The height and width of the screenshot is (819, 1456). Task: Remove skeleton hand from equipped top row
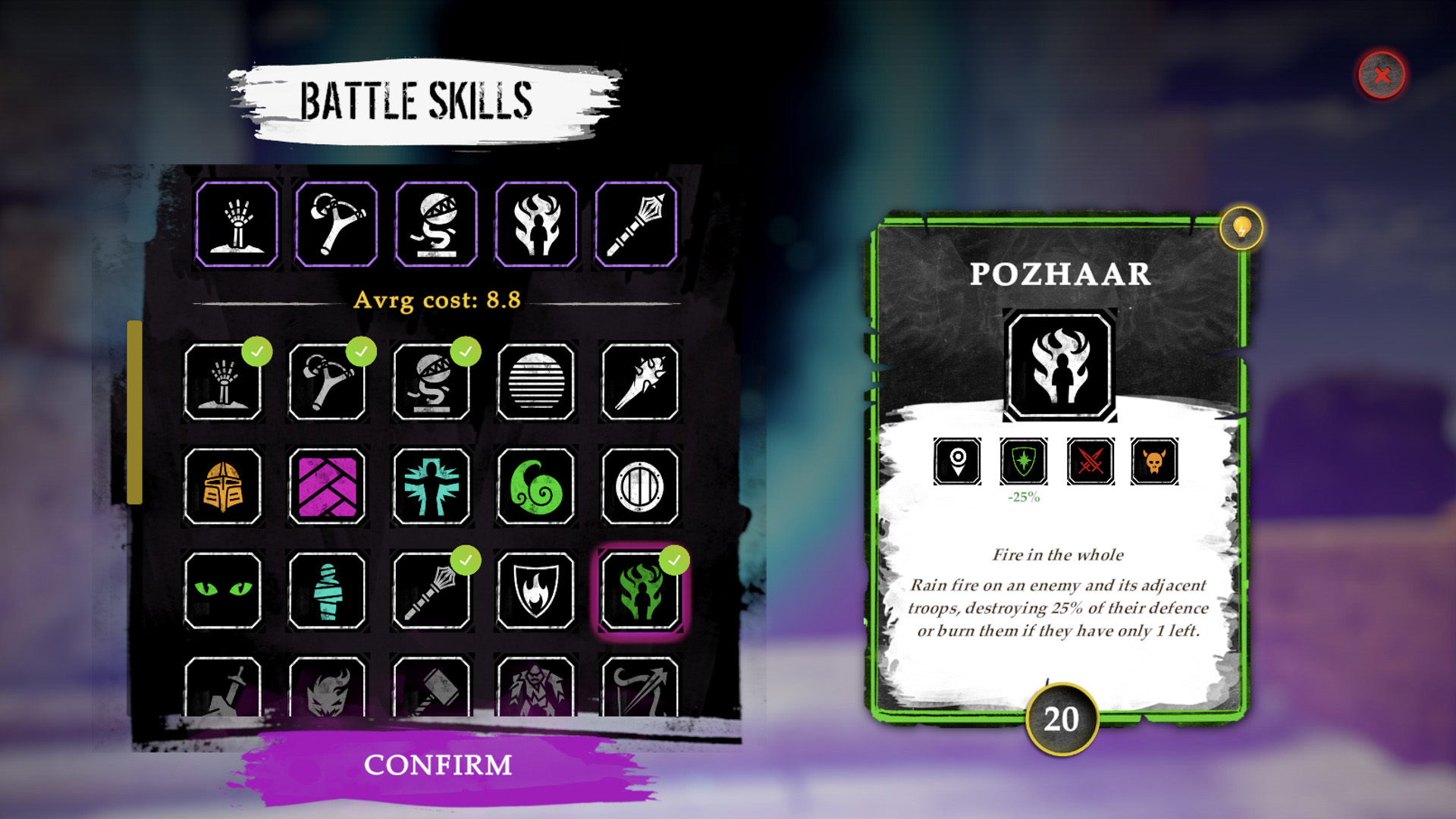point(237,224)
